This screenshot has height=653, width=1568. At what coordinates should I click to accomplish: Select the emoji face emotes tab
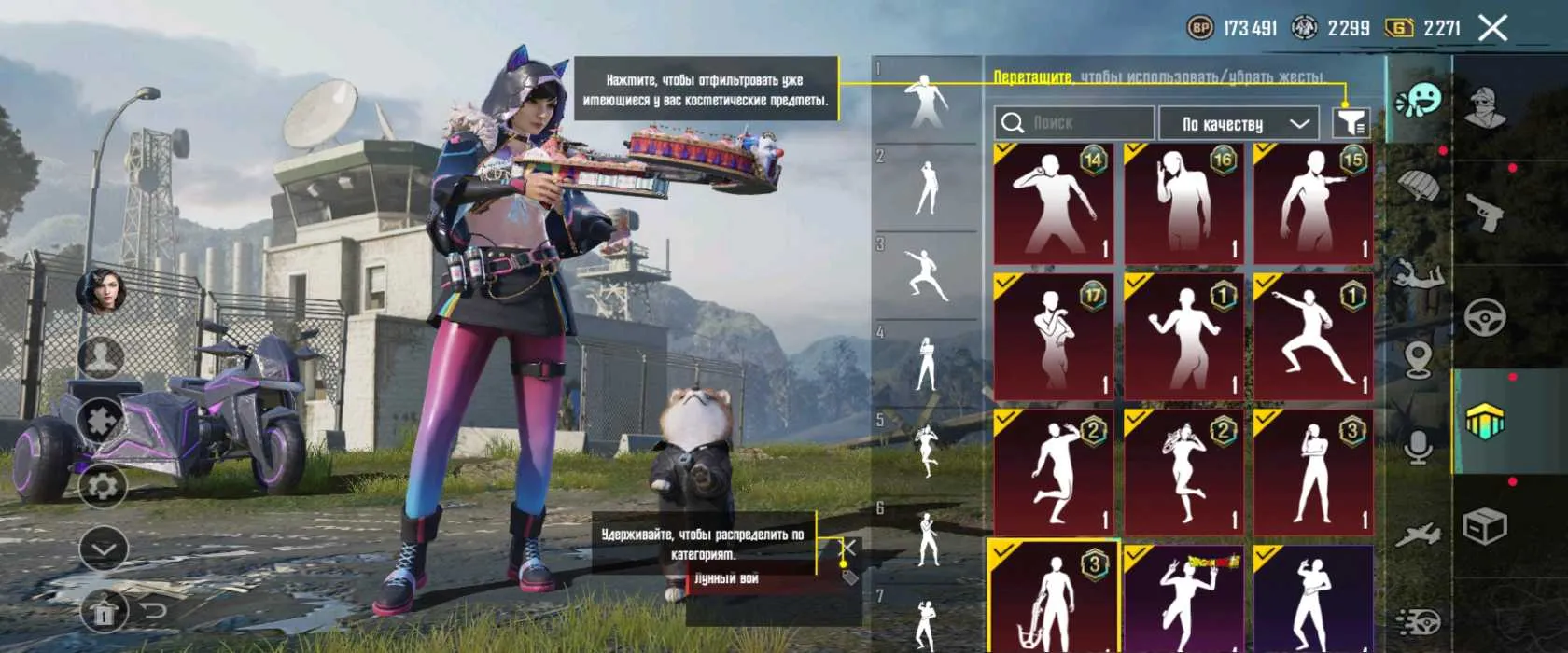tap(1420, 100)
